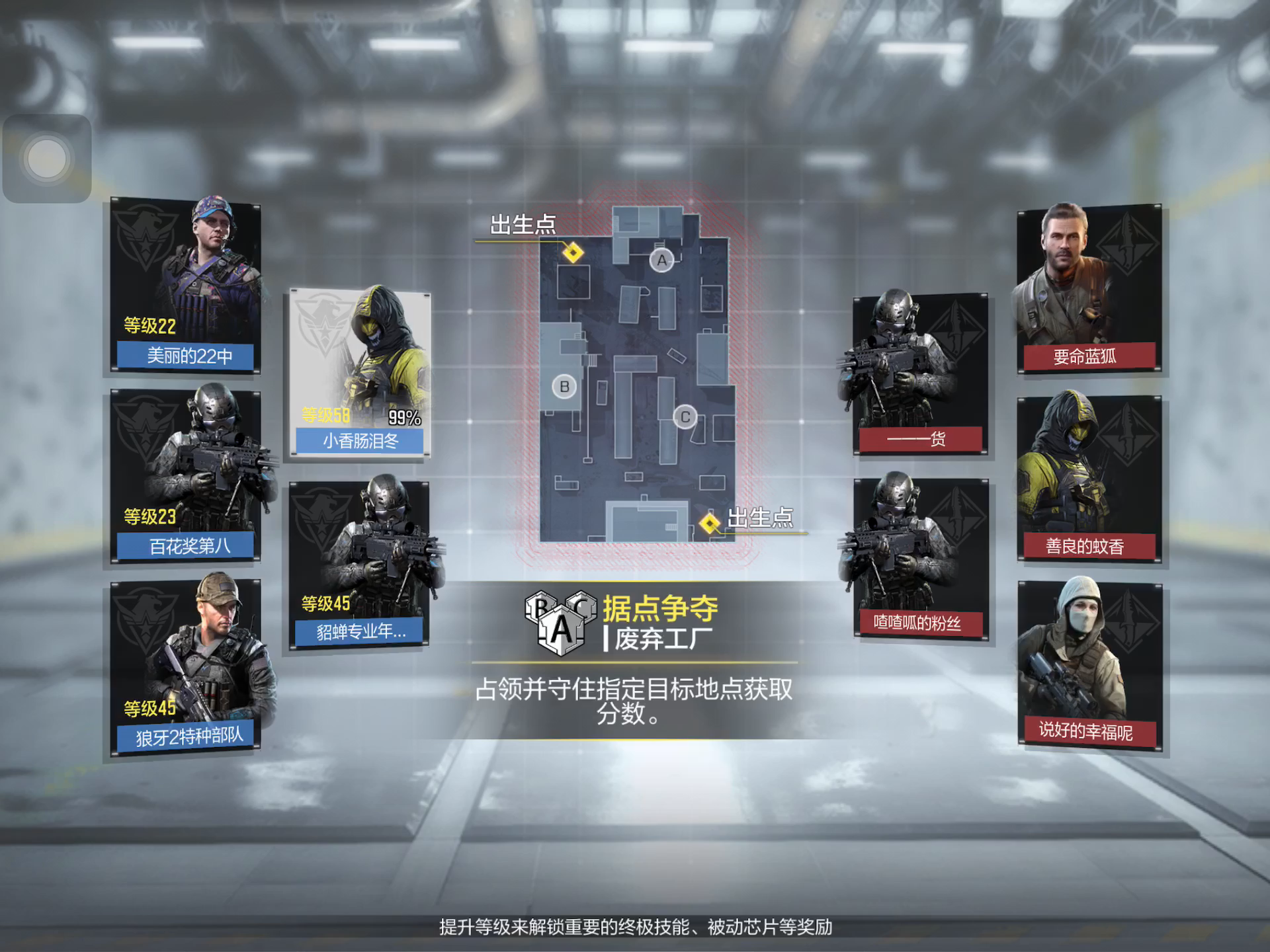Screen dimensions: 1270x952
Task: Select player card 美丽的22中
Action: (x=185, y=286)
